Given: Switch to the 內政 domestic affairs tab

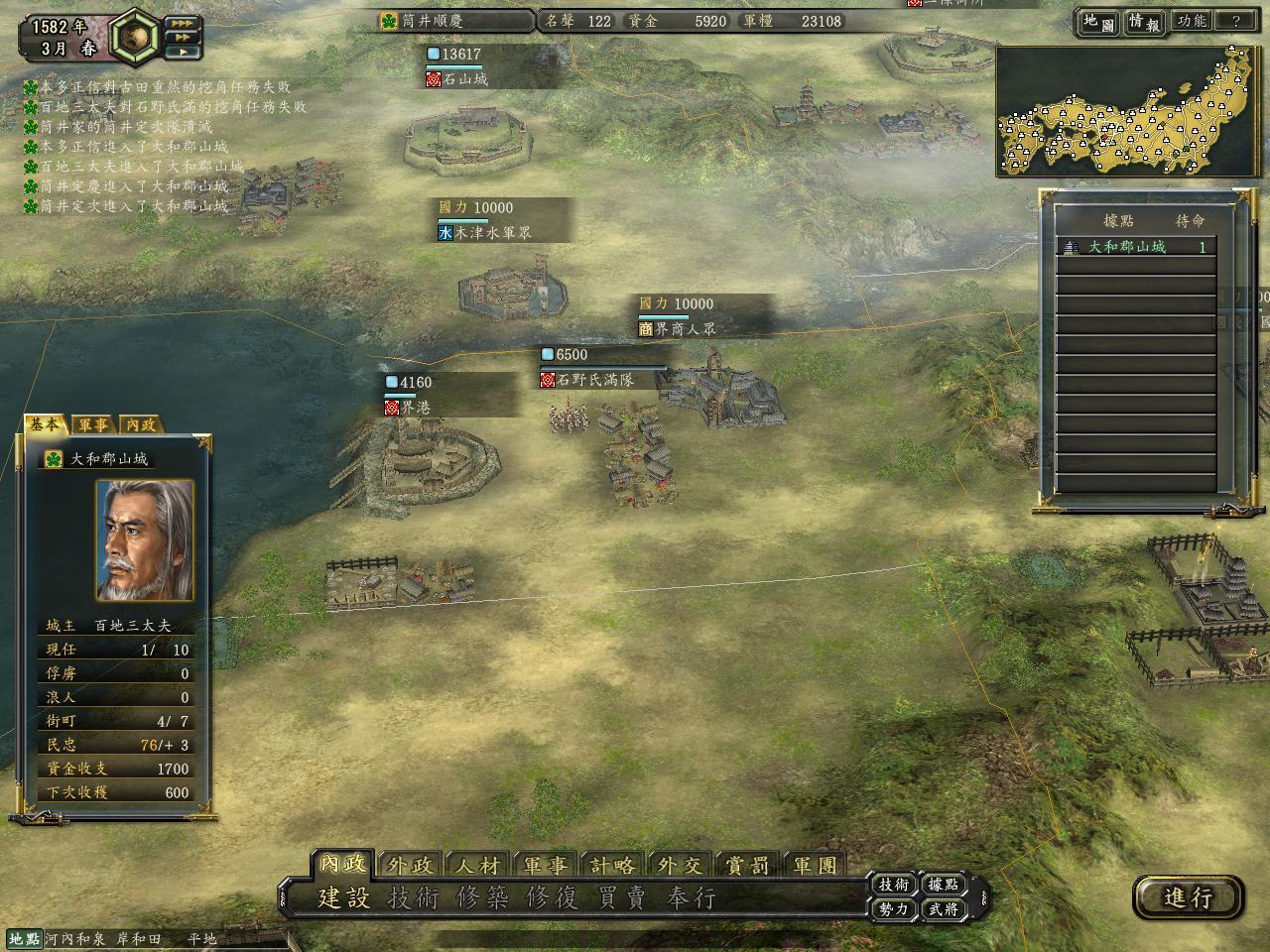Looking at the screenshot, I should tap(342, 865).
